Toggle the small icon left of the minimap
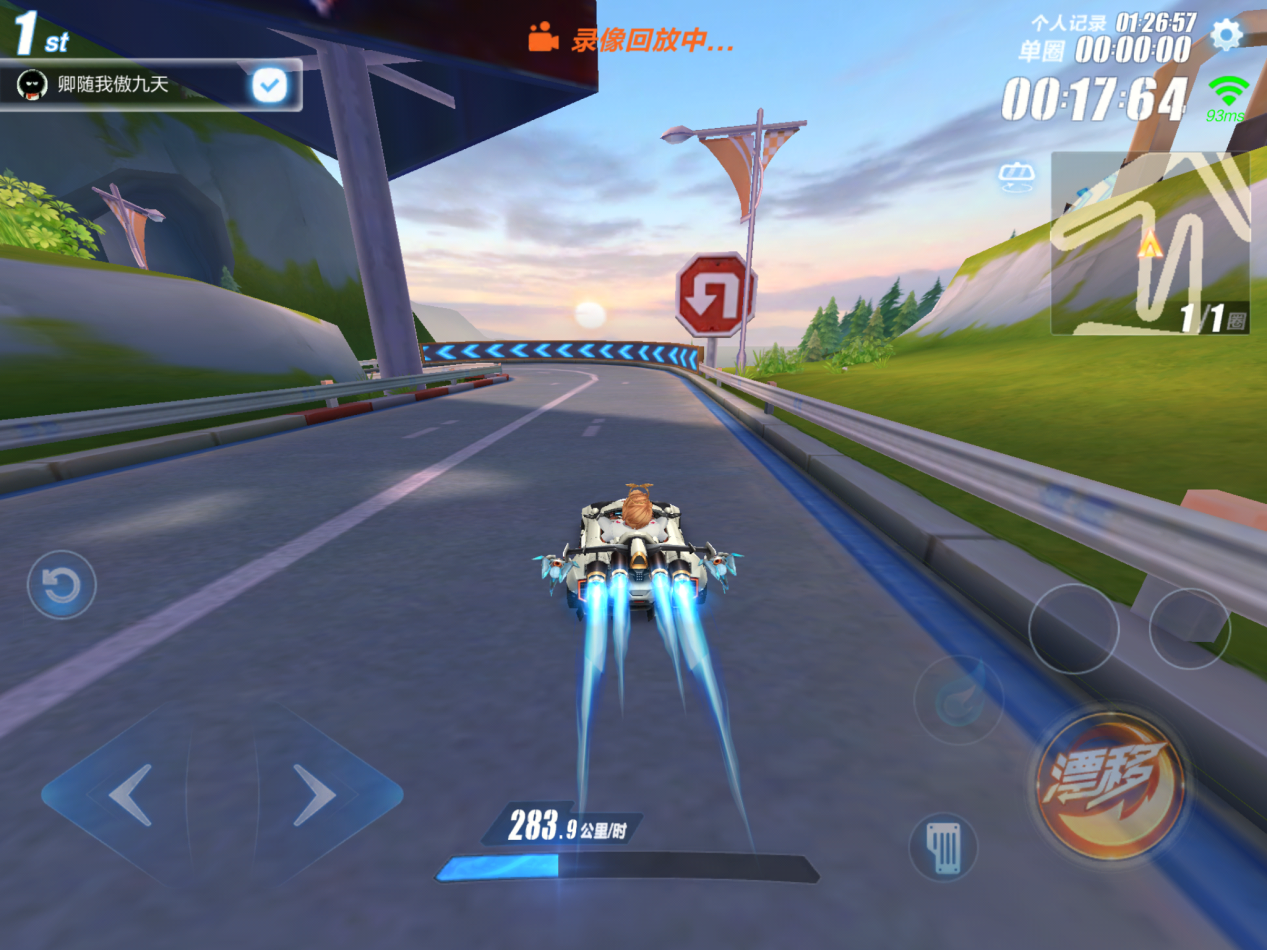The height and width of the screenshot is (950, 1267). (1016, 177)
